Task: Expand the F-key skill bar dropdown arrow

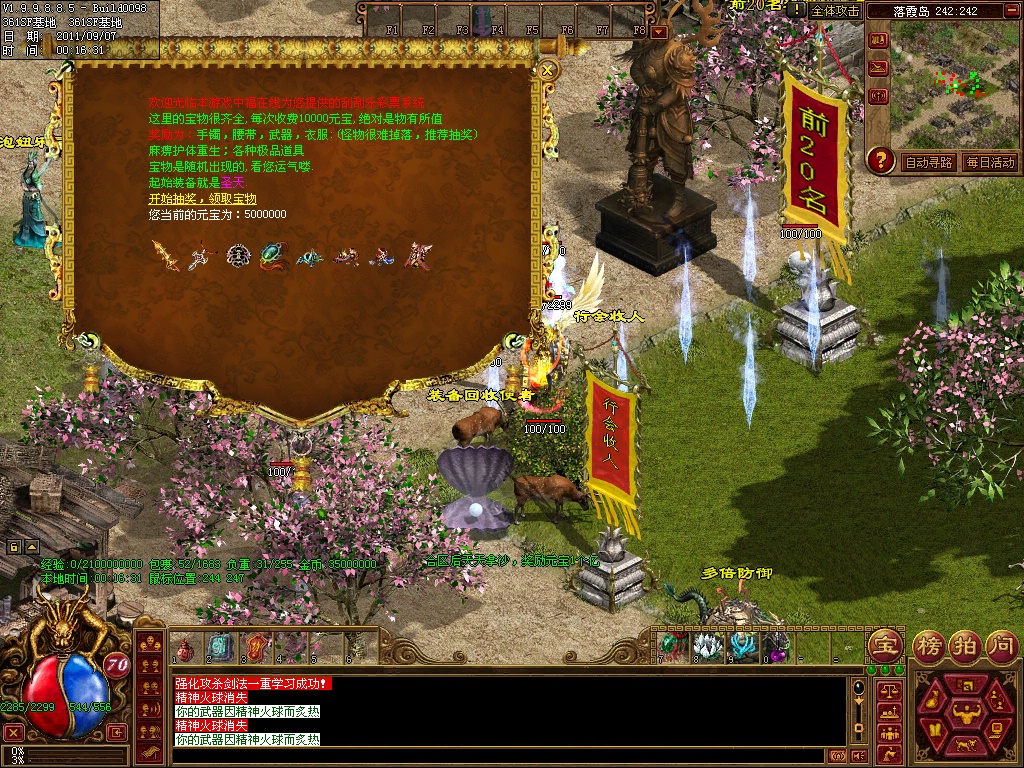Action: point(659,31)
